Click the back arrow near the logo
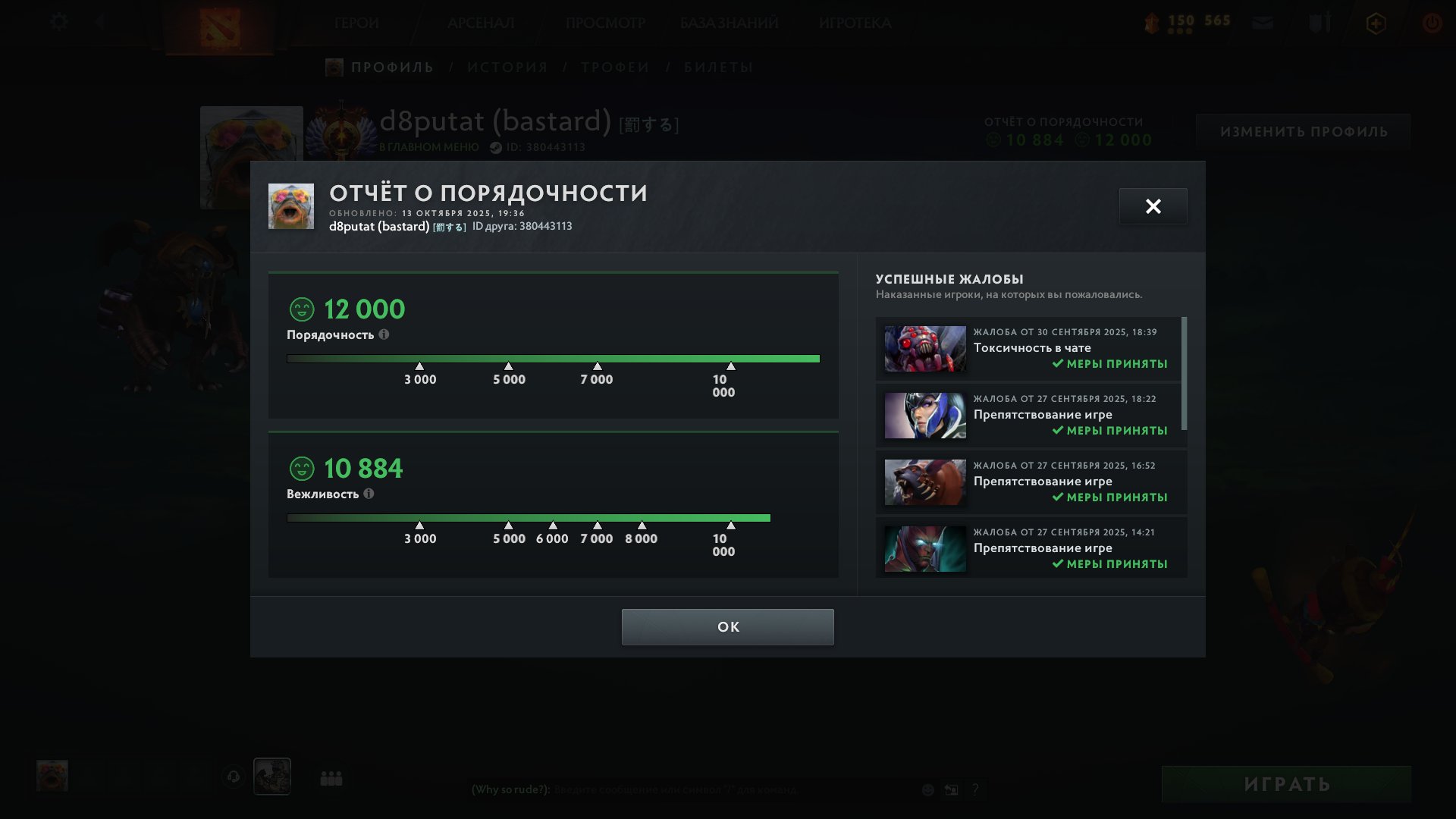Image resolution: width=1456 pixels, height=819 pixels. tap(99, 22)
